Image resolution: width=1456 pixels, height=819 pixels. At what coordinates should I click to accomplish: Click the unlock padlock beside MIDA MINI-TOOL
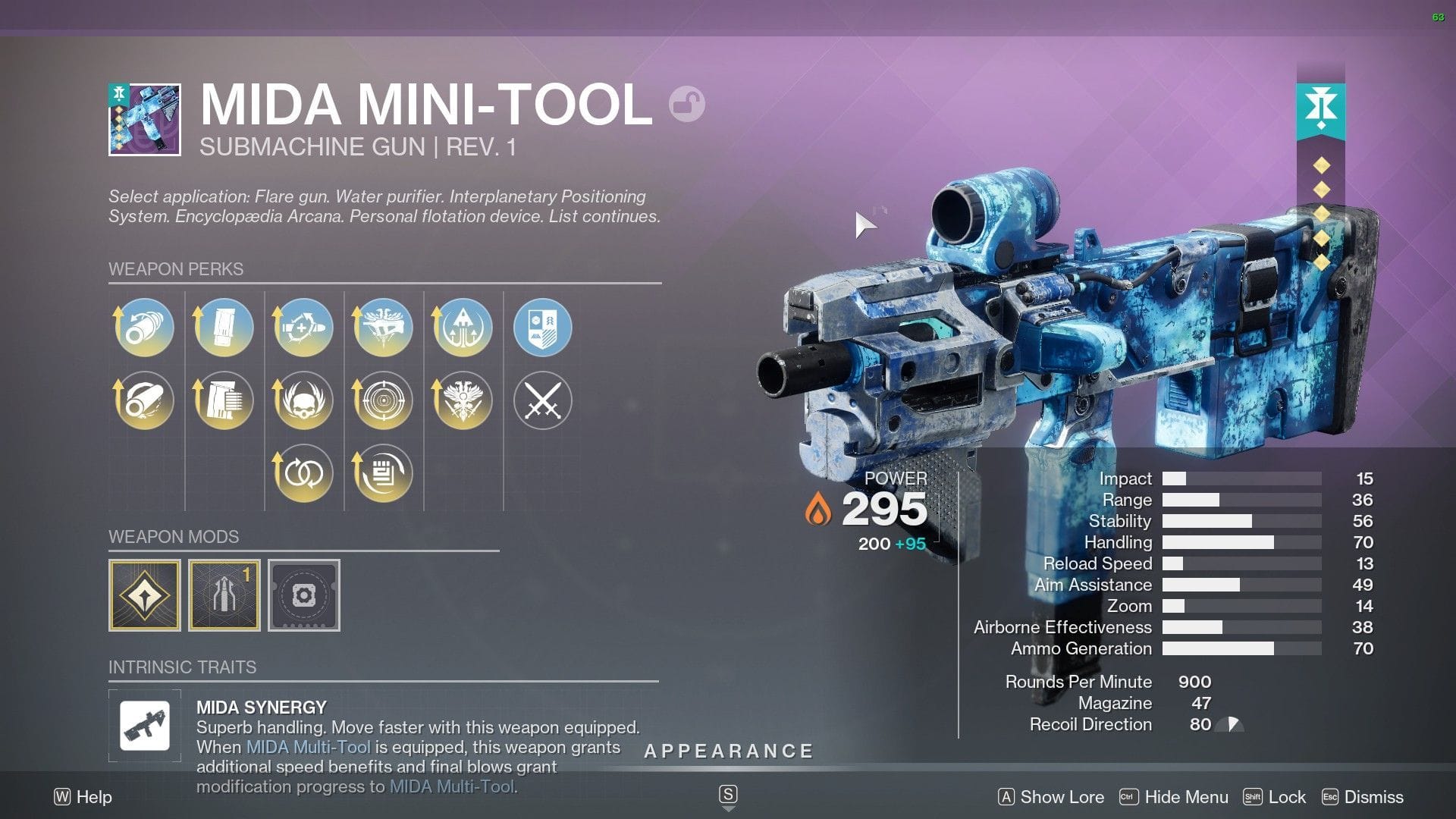(689, 104)
